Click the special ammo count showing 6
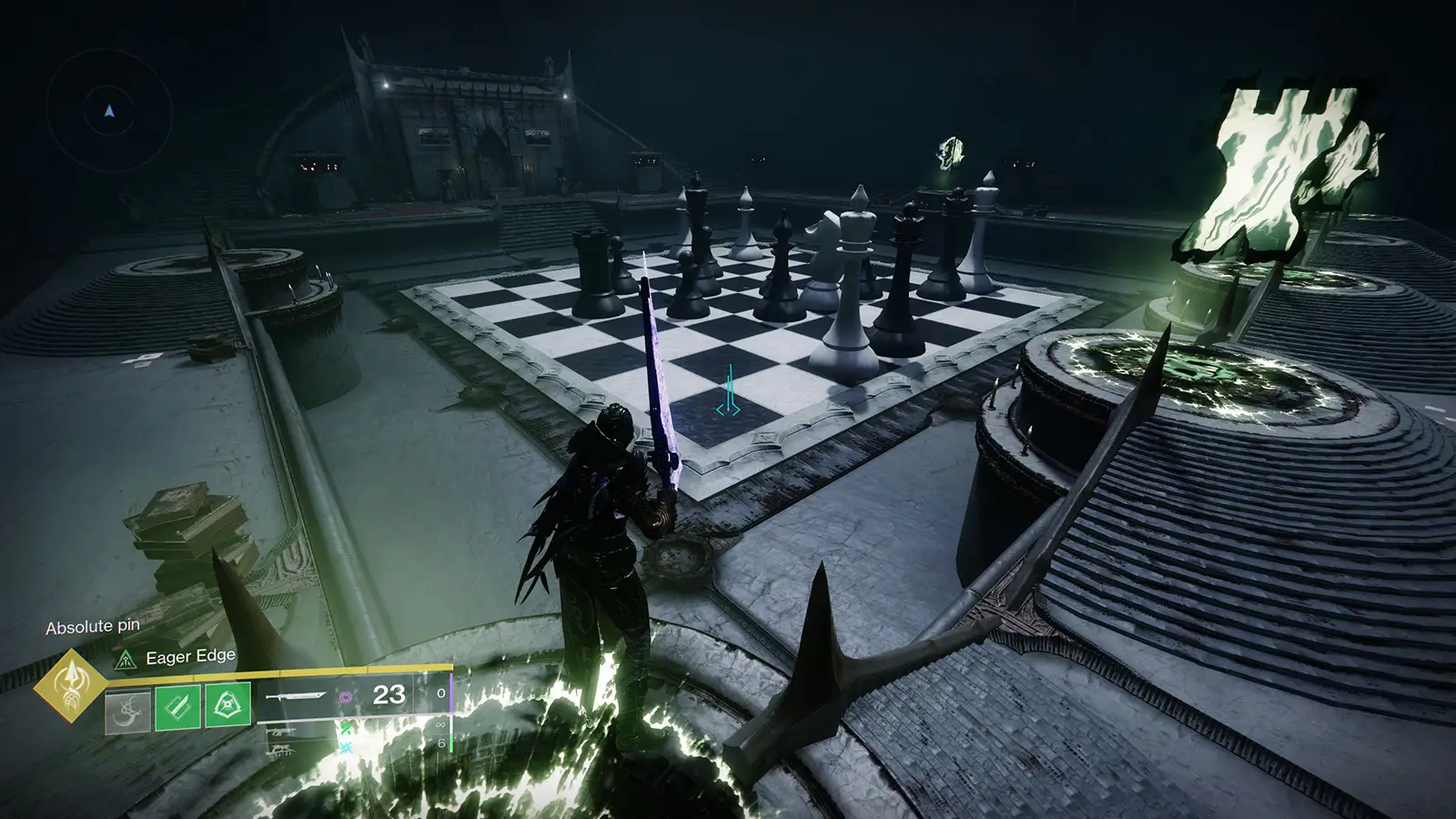The width and height of the screenshot is (1456, 819). click(442, 742)
